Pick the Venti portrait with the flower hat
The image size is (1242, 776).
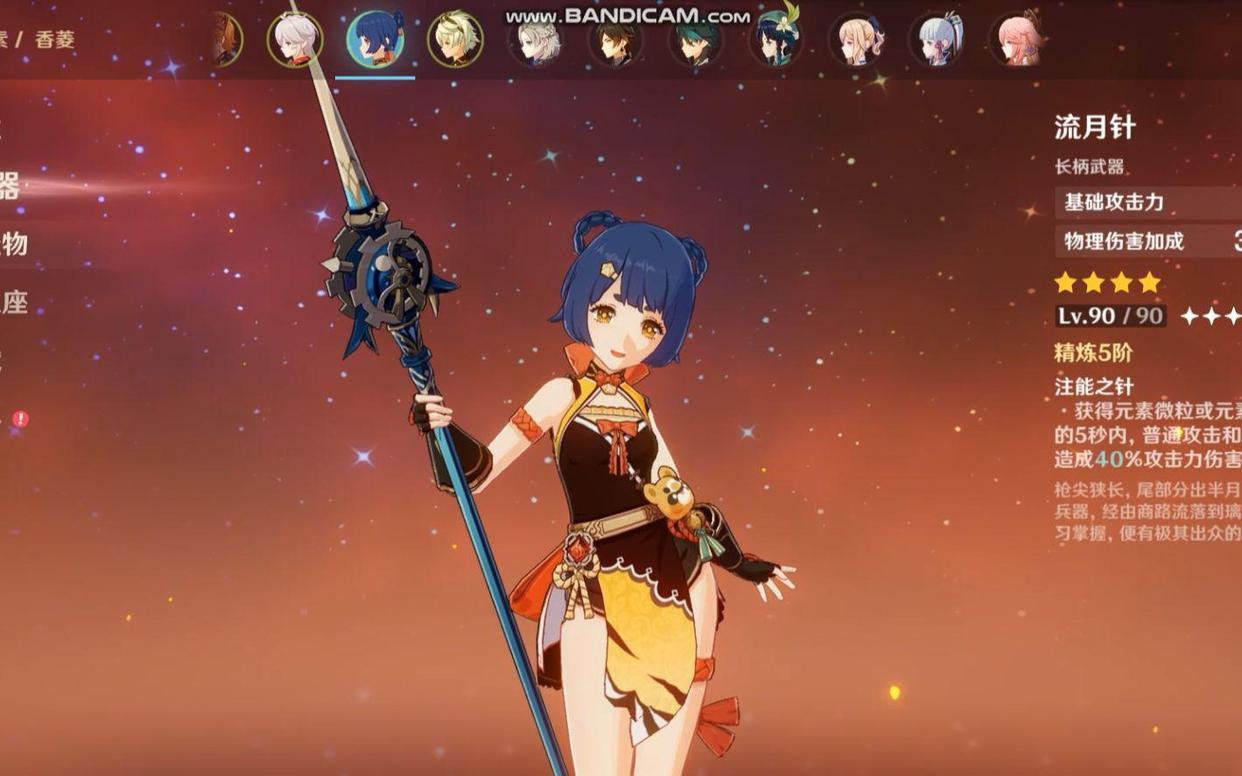click(777, 40)
